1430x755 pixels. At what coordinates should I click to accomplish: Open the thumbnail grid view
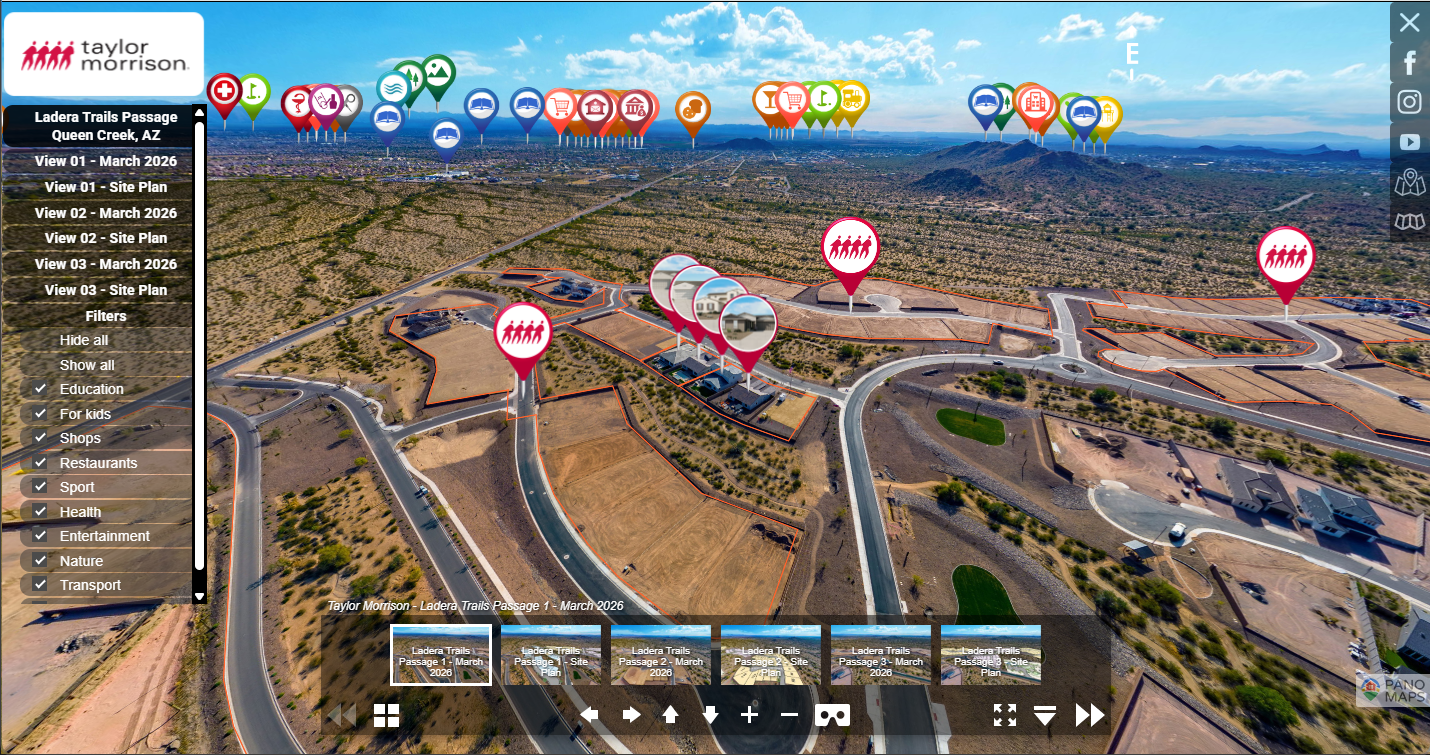pyautogui.click(x=387, y=715)
